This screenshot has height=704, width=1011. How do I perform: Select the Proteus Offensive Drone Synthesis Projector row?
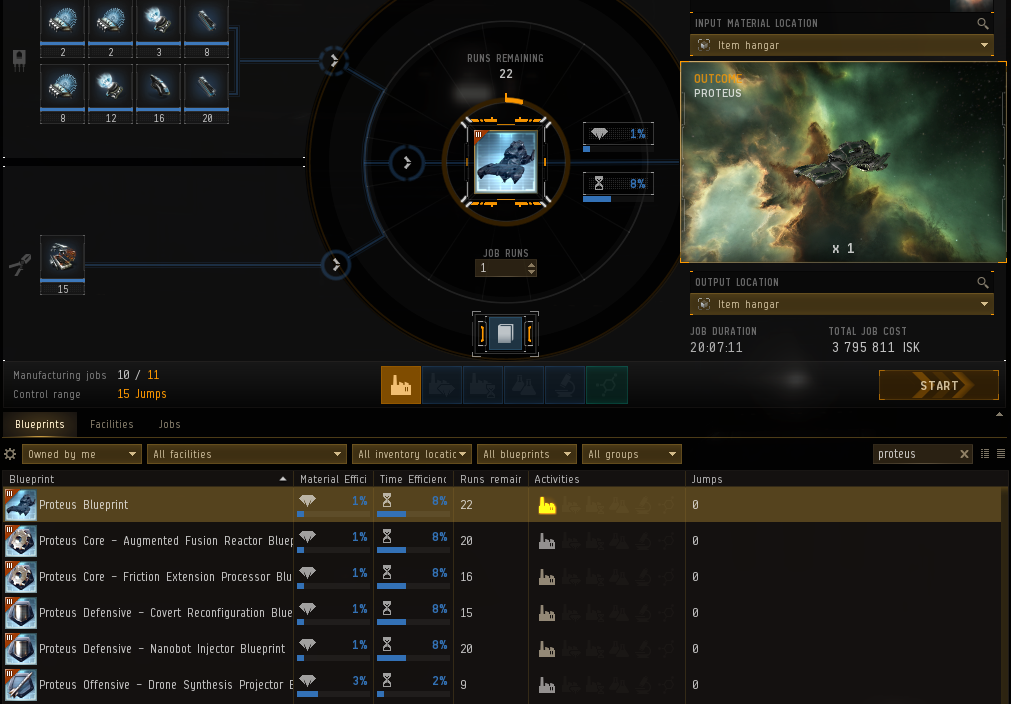(x=160, y=685)
